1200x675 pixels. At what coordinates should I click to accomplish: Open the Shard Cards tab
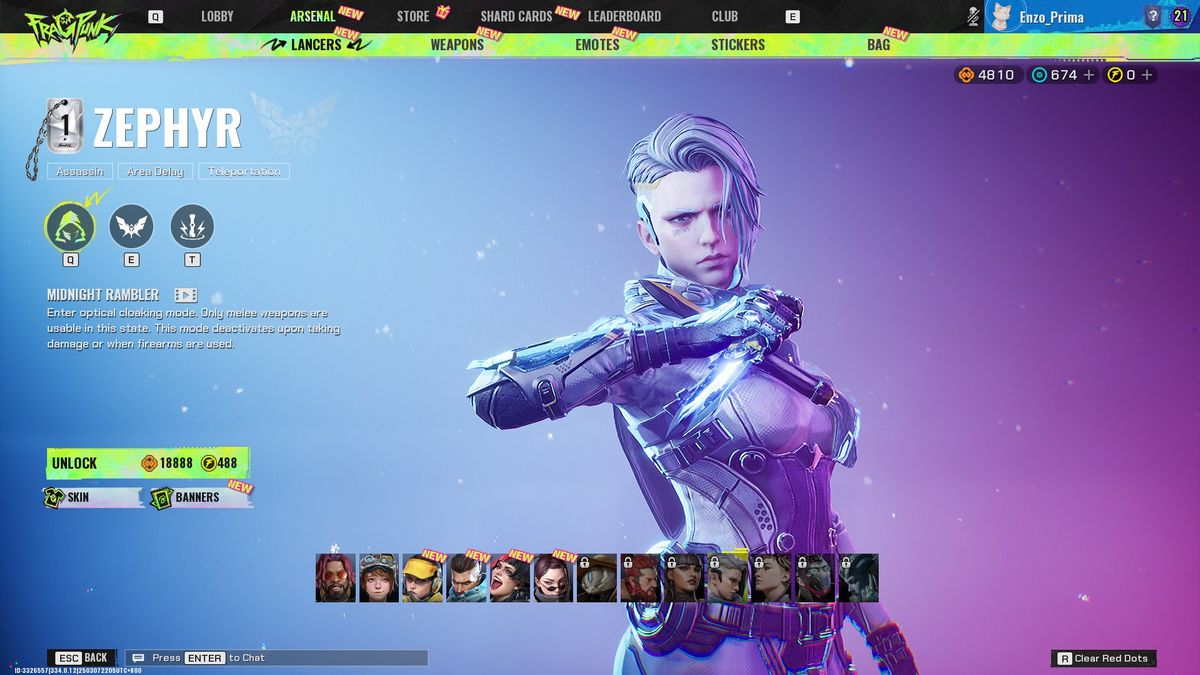tap(516, 16)
